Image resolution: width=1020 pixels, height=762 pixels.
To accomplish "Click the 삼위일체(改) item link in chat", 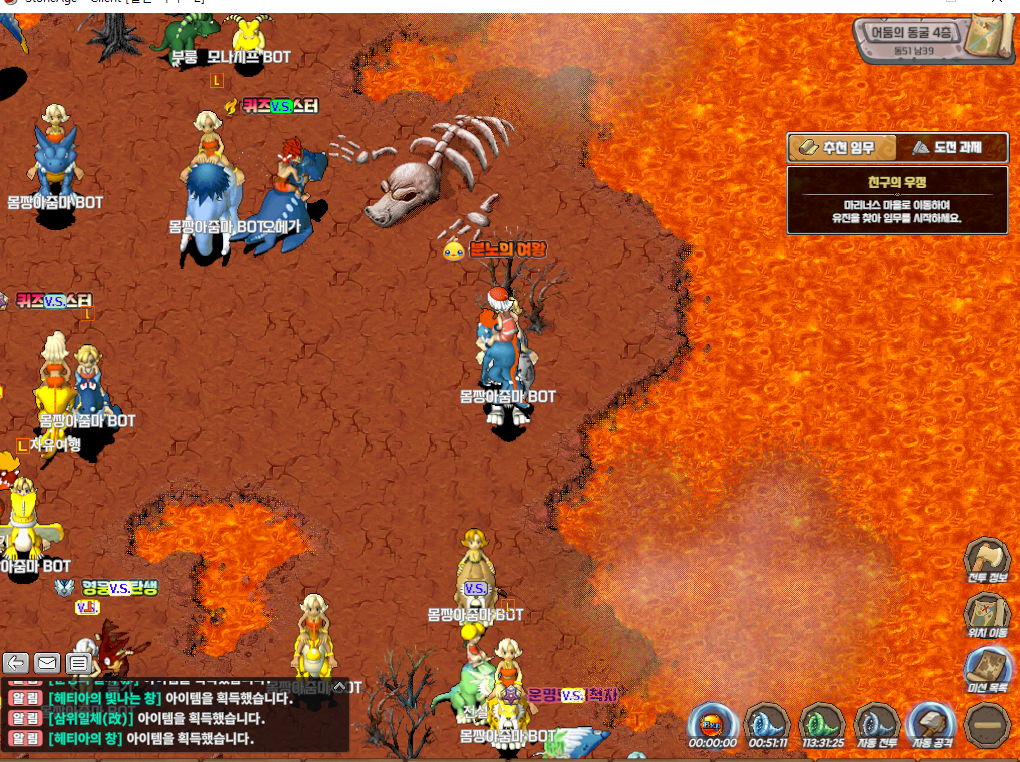I will tap(90, 718).
